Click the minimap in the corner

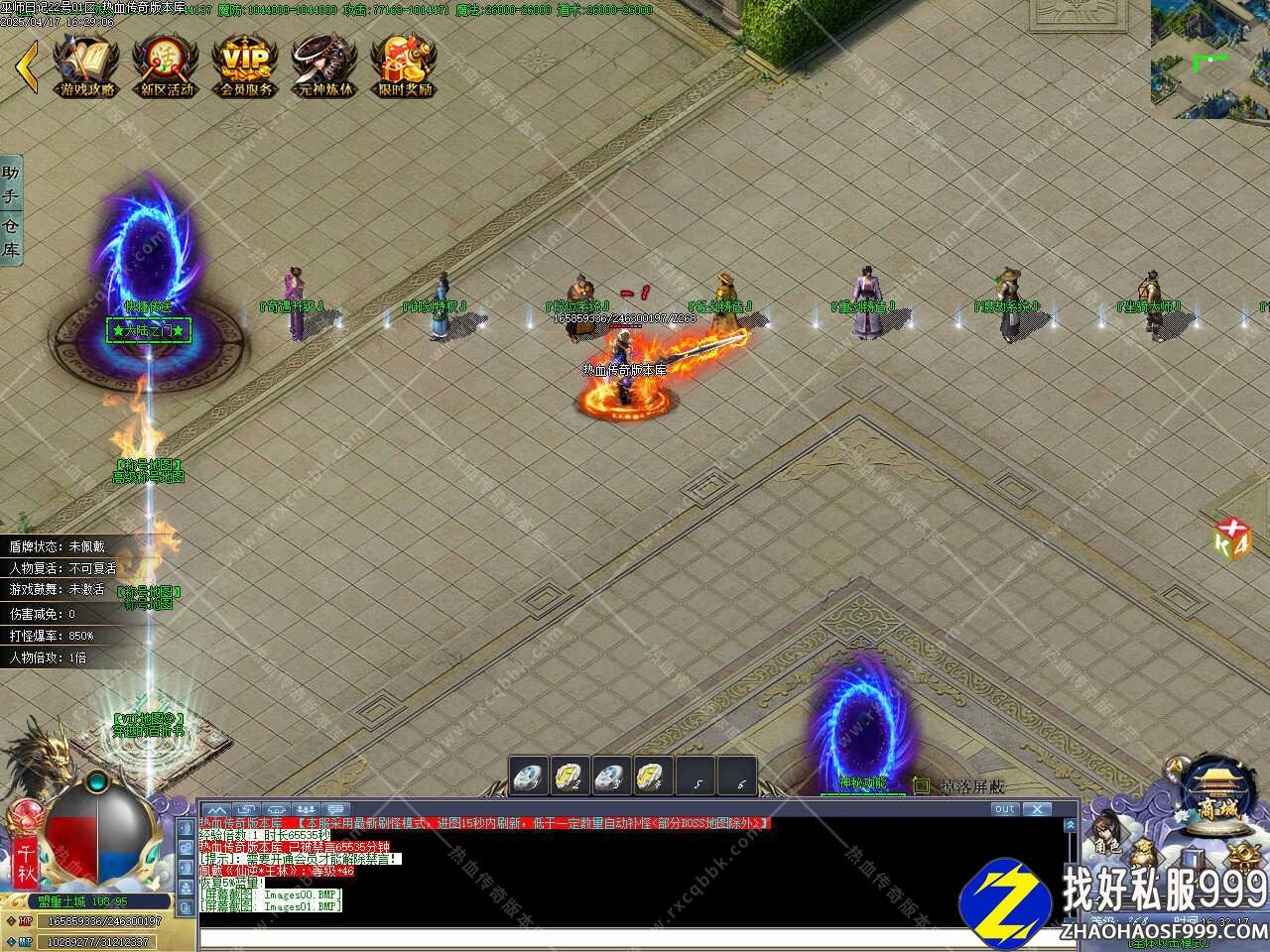point(1209,59)
